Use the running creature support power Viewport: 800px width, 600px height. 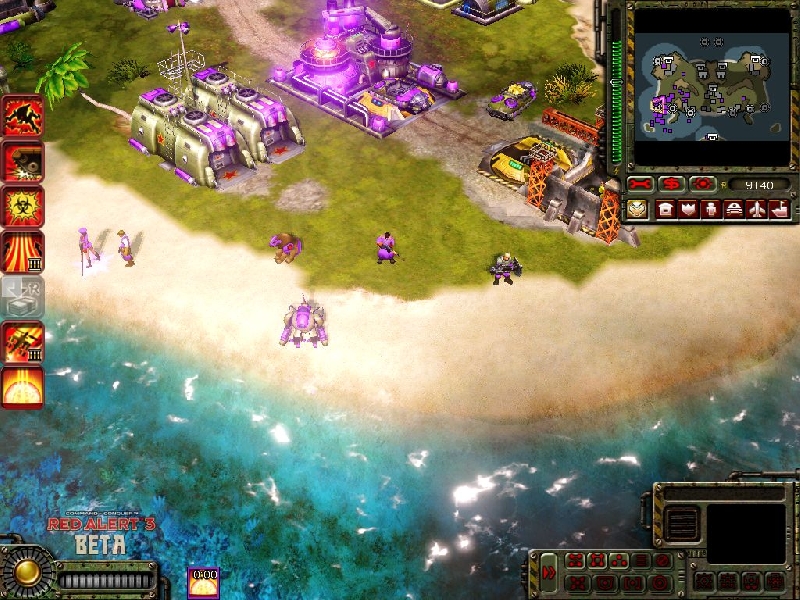coord(22,115)
